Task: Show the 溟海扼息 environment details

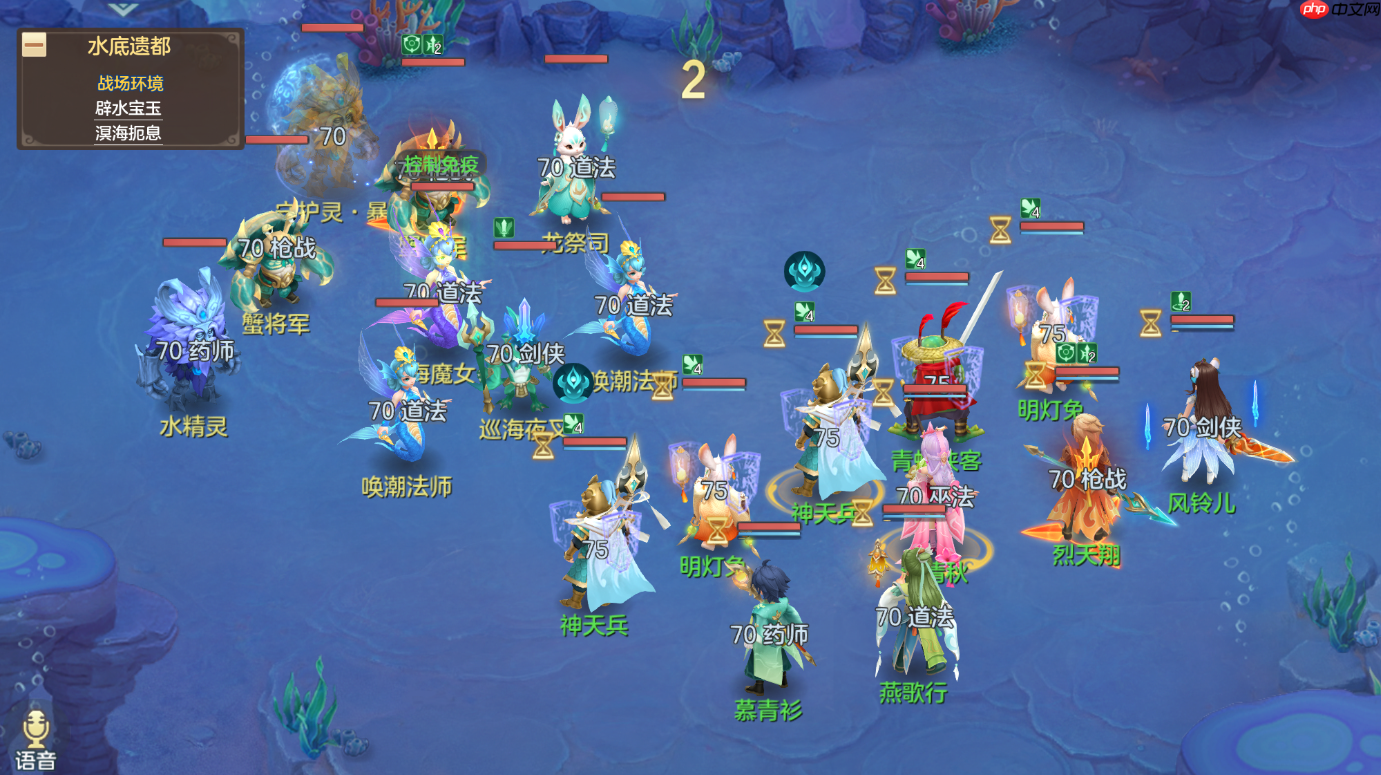Action: tap(128, 133)
